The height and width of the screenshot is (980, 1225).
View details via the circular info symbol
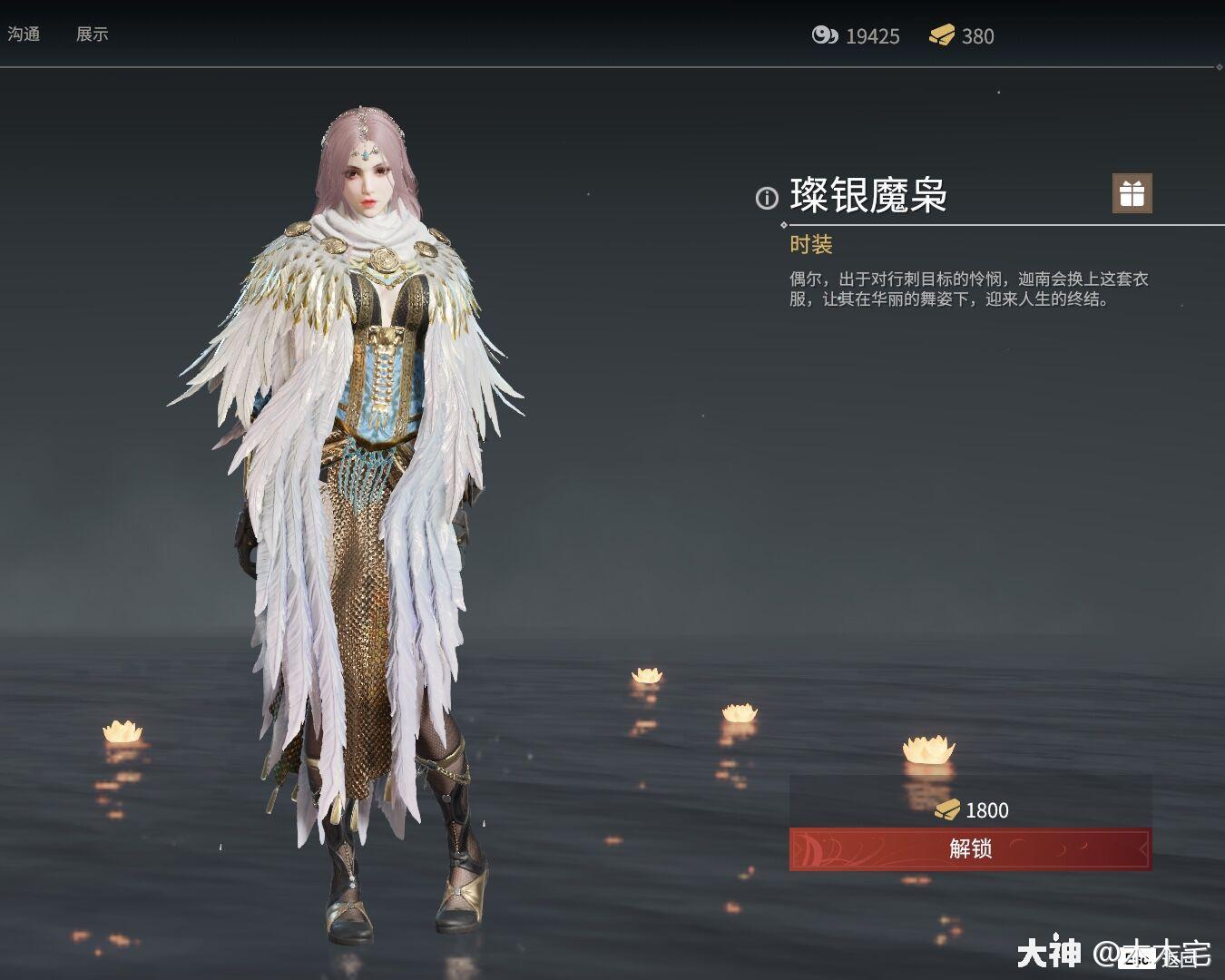765,199
